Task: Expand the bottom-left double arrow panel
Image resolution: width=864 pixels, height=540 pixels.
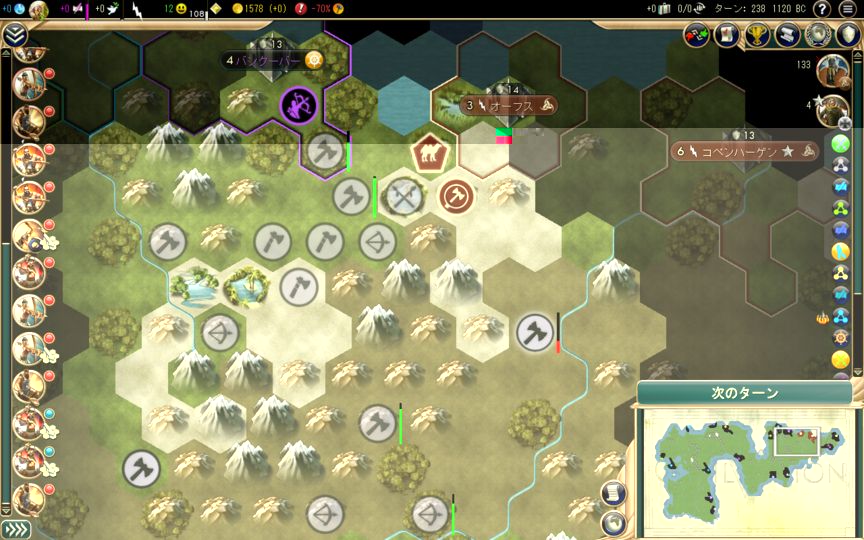Action: [14, 529]
